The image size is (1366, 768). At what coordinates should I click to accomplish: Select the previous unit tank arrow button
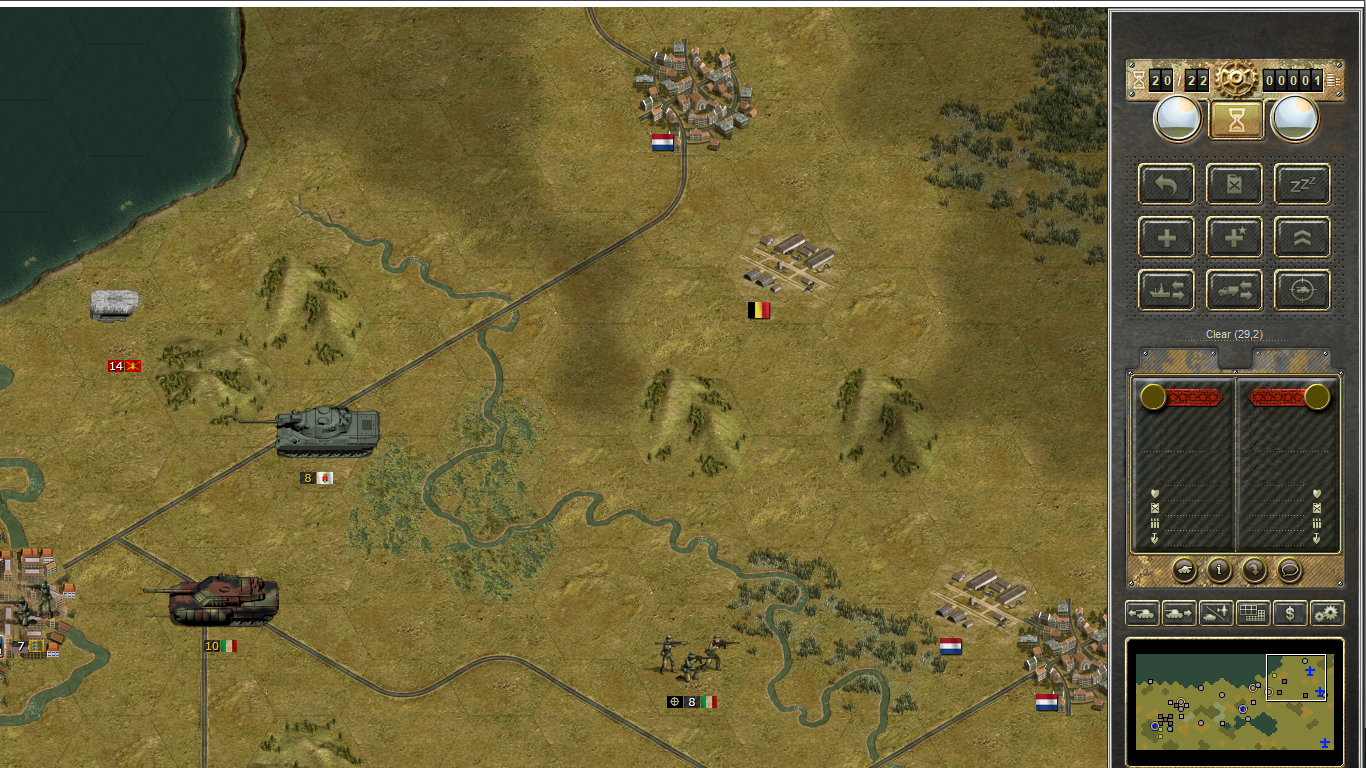(x=1142, y=613)
